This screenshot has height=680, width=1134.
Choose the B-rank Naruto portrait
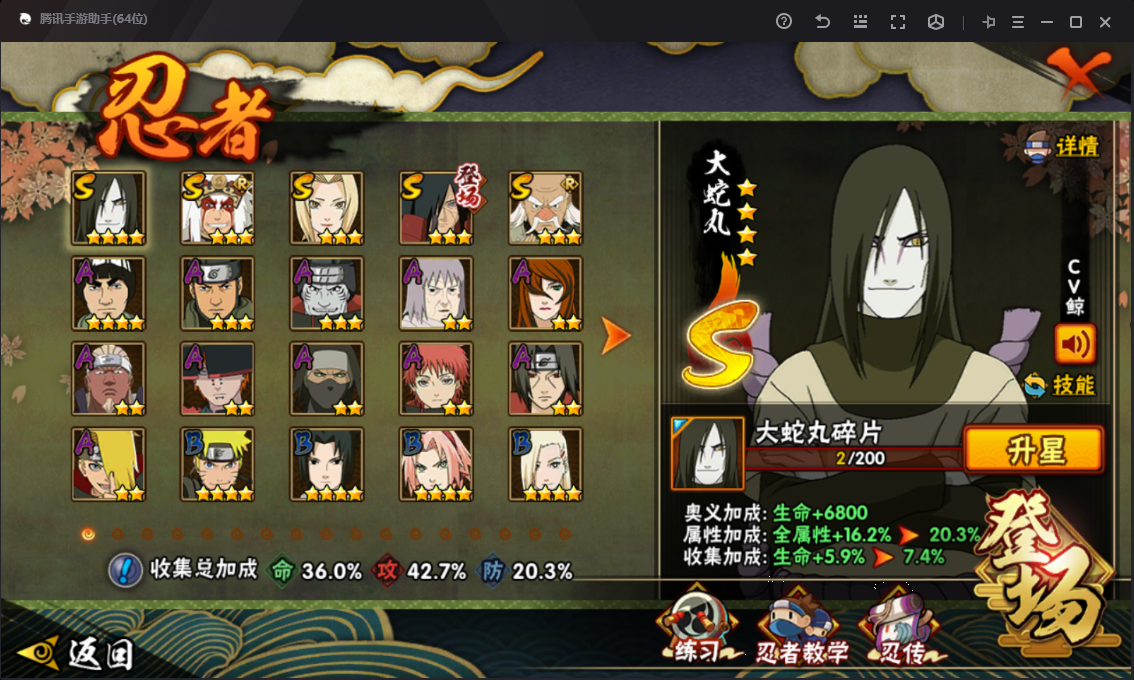(x=218, y=464)
